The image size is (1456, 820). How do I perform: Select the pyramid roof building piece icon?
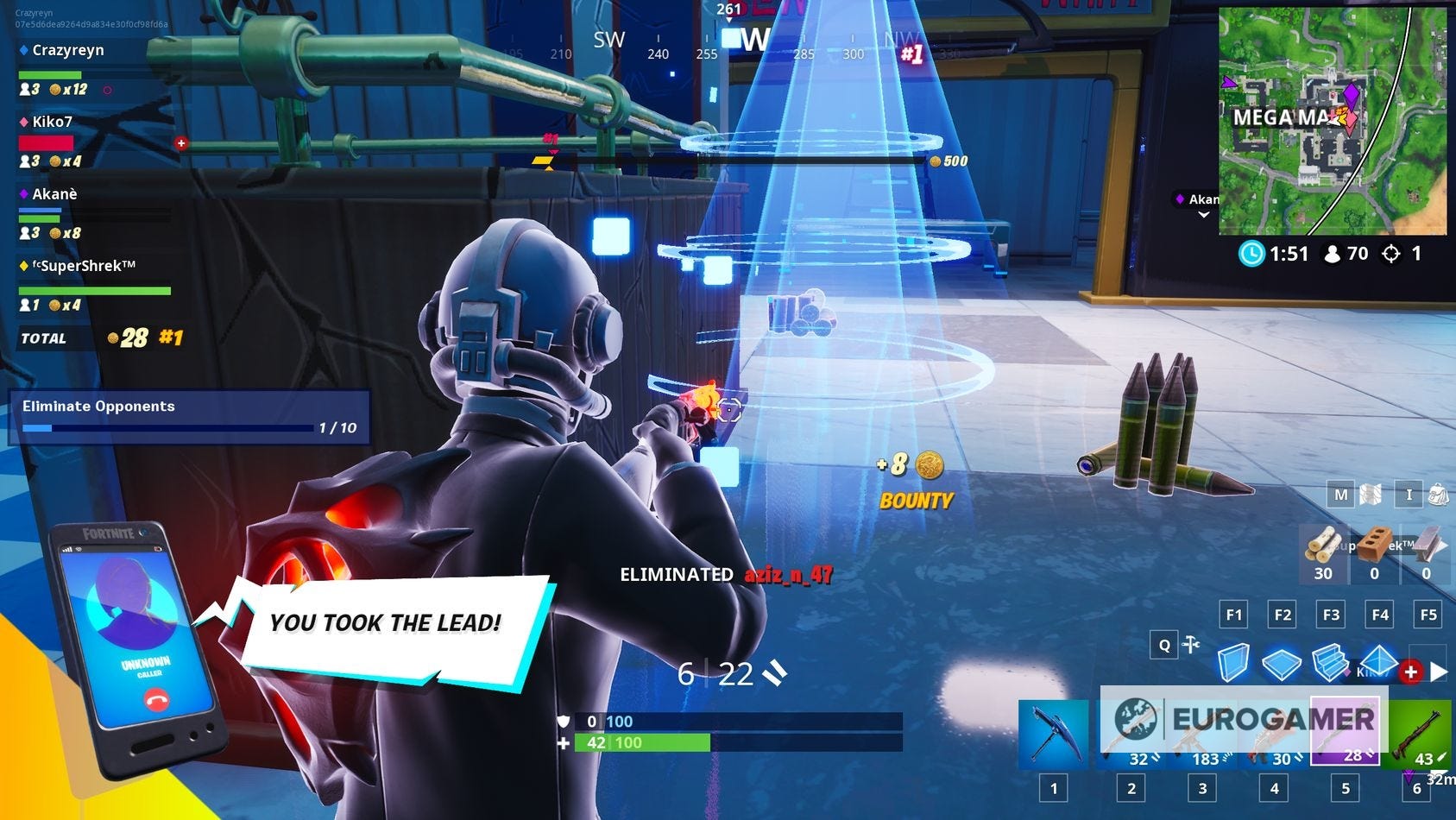[x=1379, y=659]
